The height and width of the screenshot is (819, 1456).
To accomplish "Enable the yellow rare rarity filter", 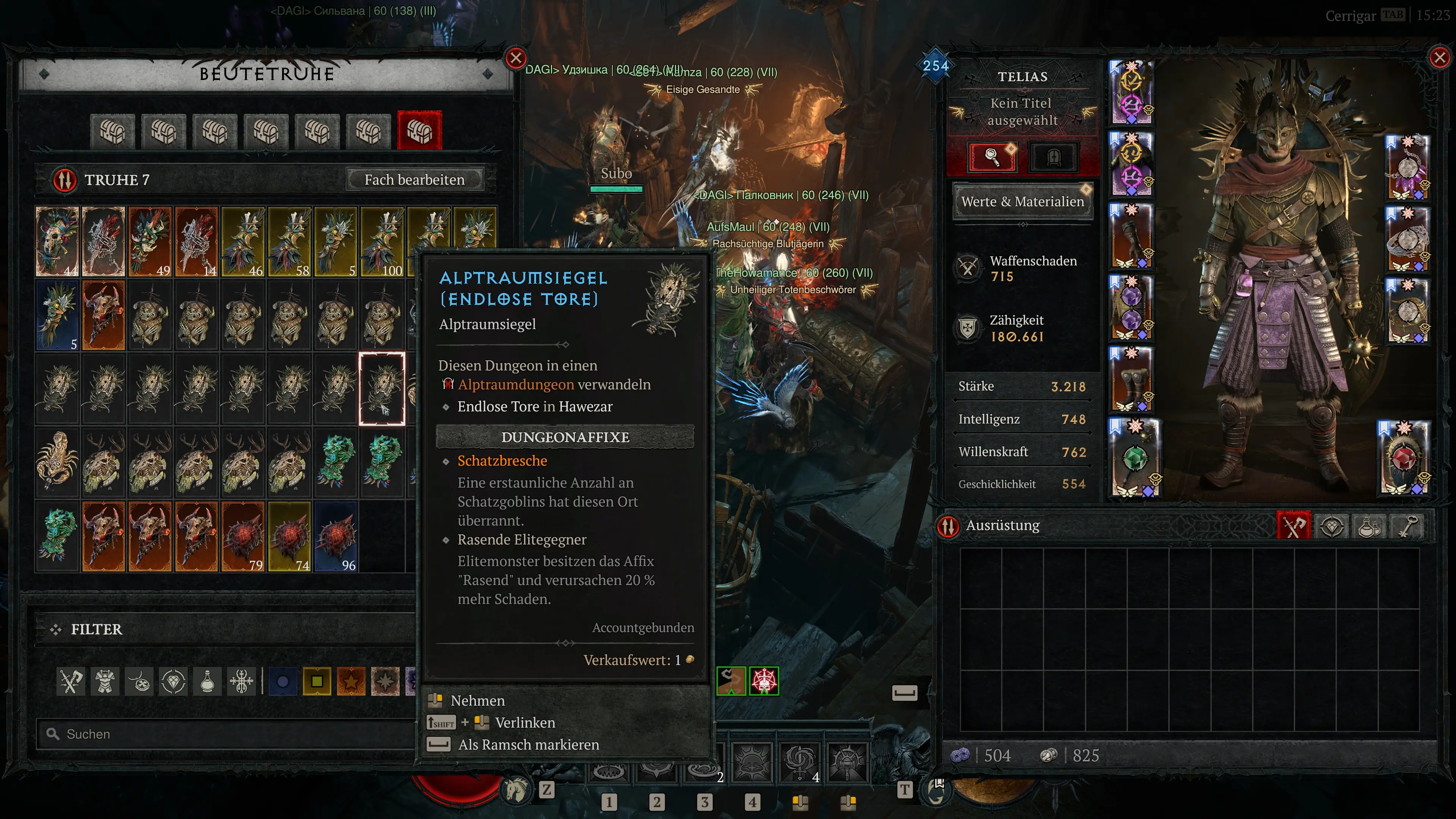I will pos(317,681).
